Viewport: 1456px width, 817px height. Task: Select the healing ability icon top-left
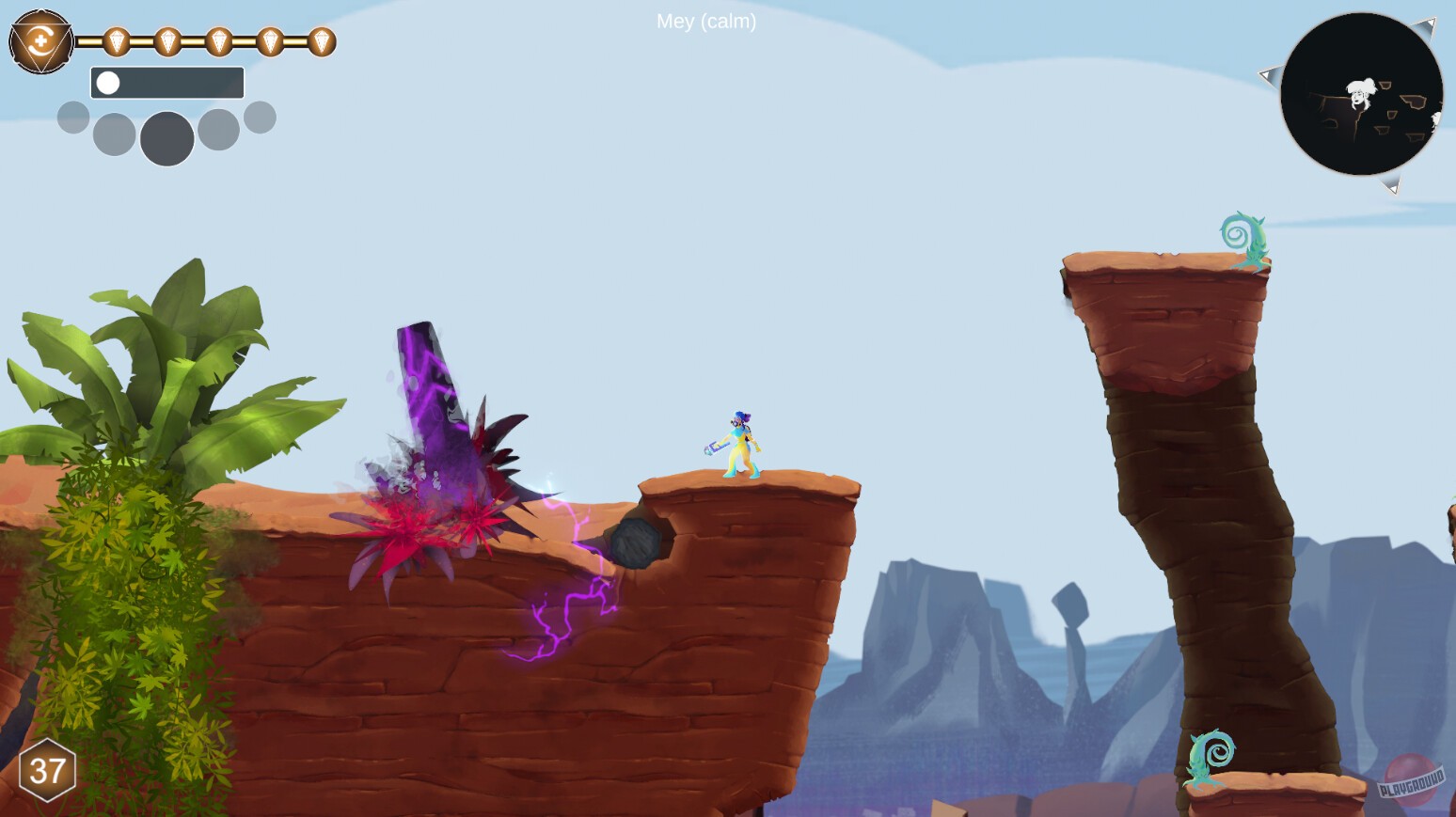[x=41, y=41]
